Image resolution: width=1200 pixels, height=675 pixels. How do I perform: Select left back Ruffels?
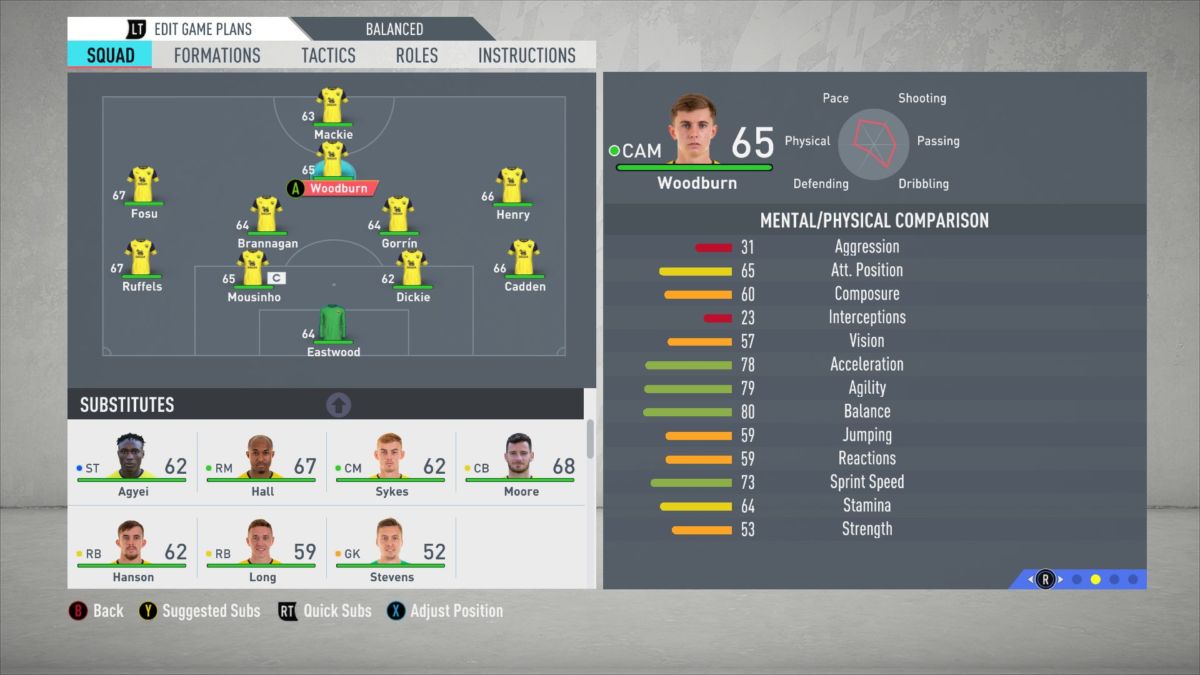click(x=141, y=261)
